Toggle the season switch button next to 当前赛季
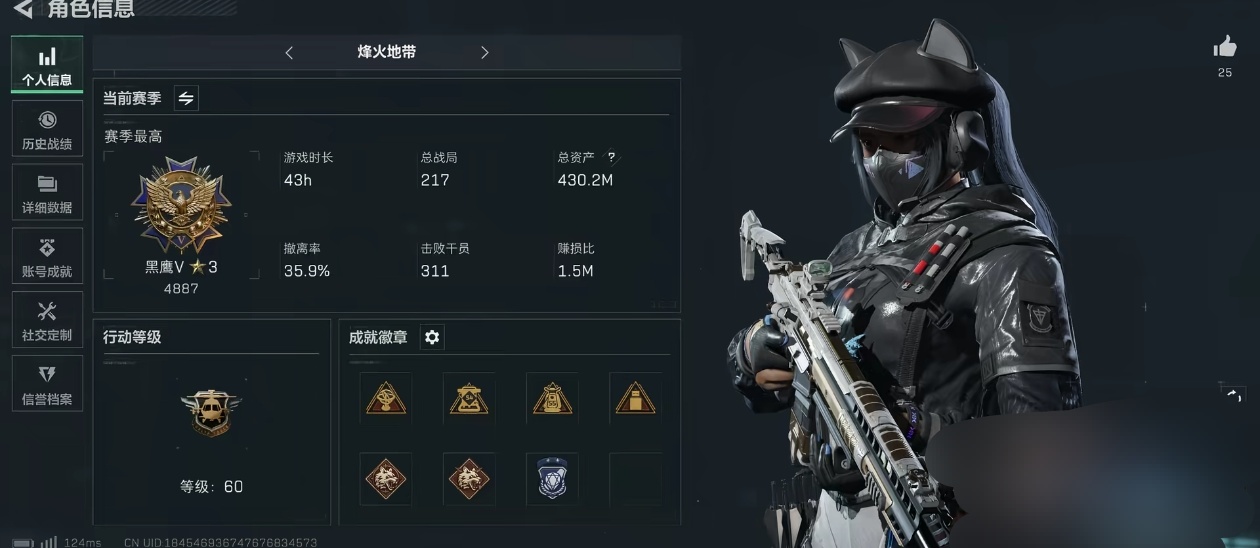This screenshot has width=1260, height=548. 186,98
